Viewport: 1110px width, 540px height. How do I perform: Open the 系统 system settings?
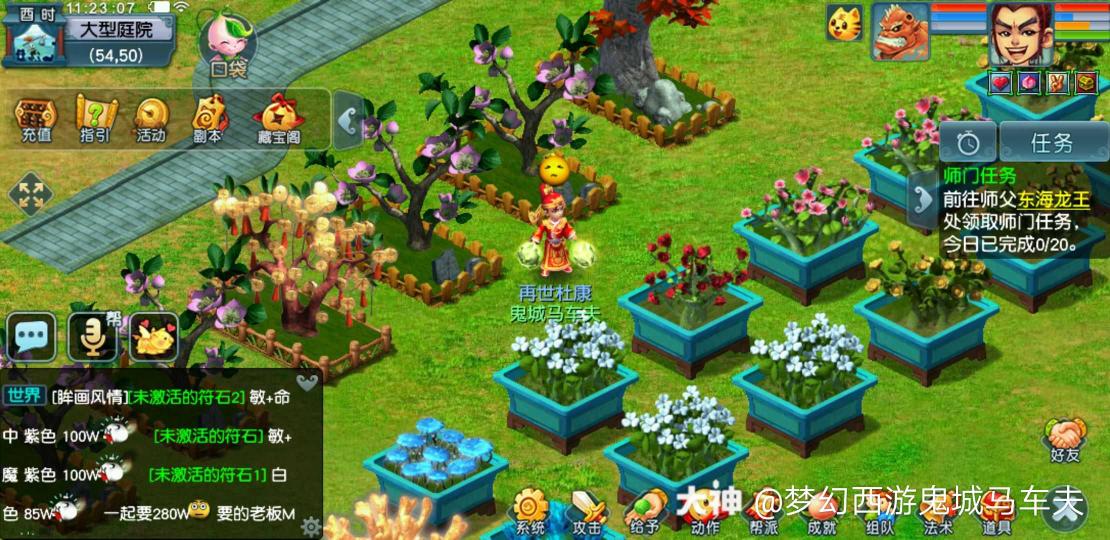pyautogui.click(x=531, y=512)
